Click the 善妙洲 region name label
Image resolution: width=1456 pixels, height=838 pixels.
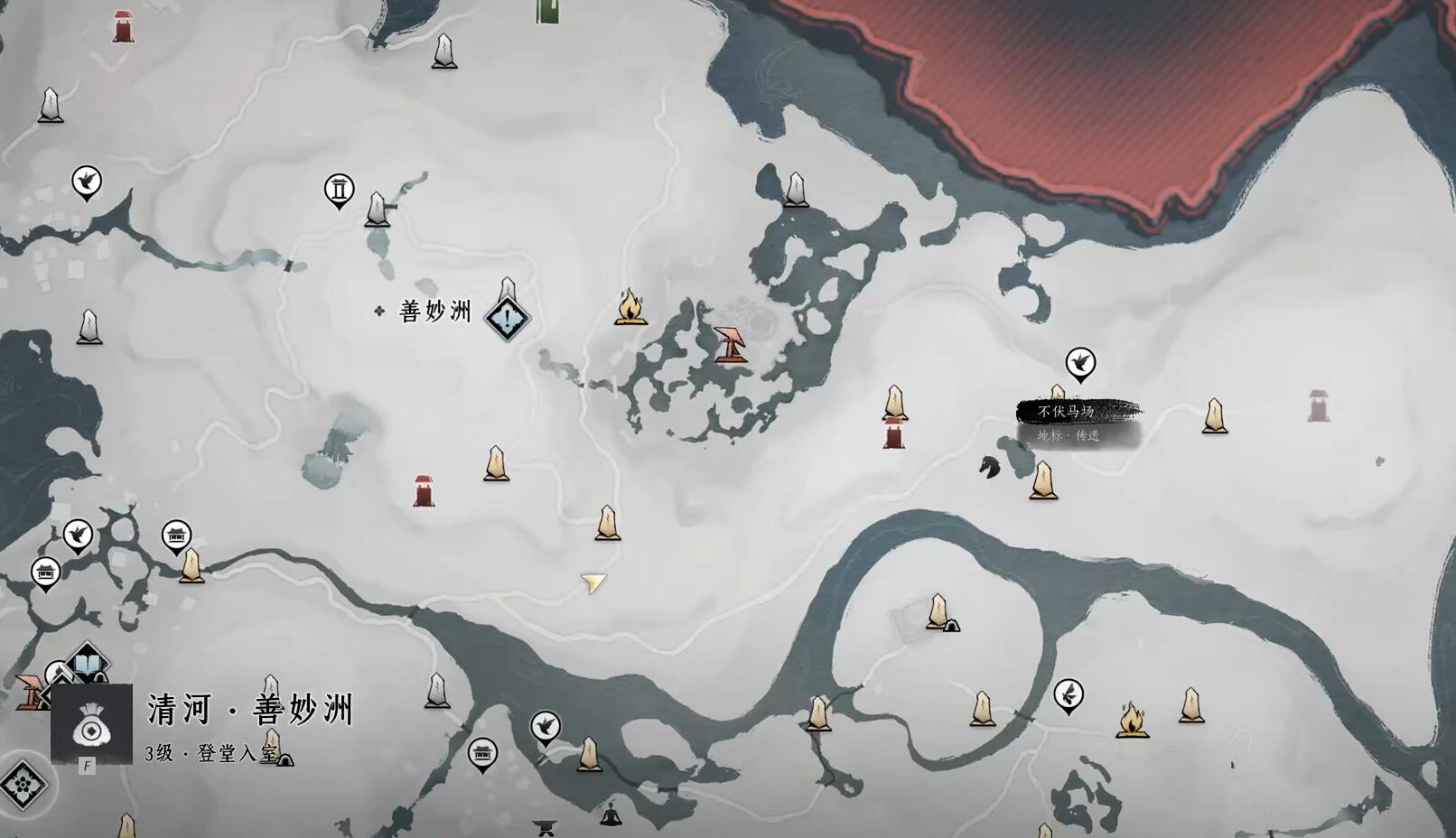pos(434,312)
